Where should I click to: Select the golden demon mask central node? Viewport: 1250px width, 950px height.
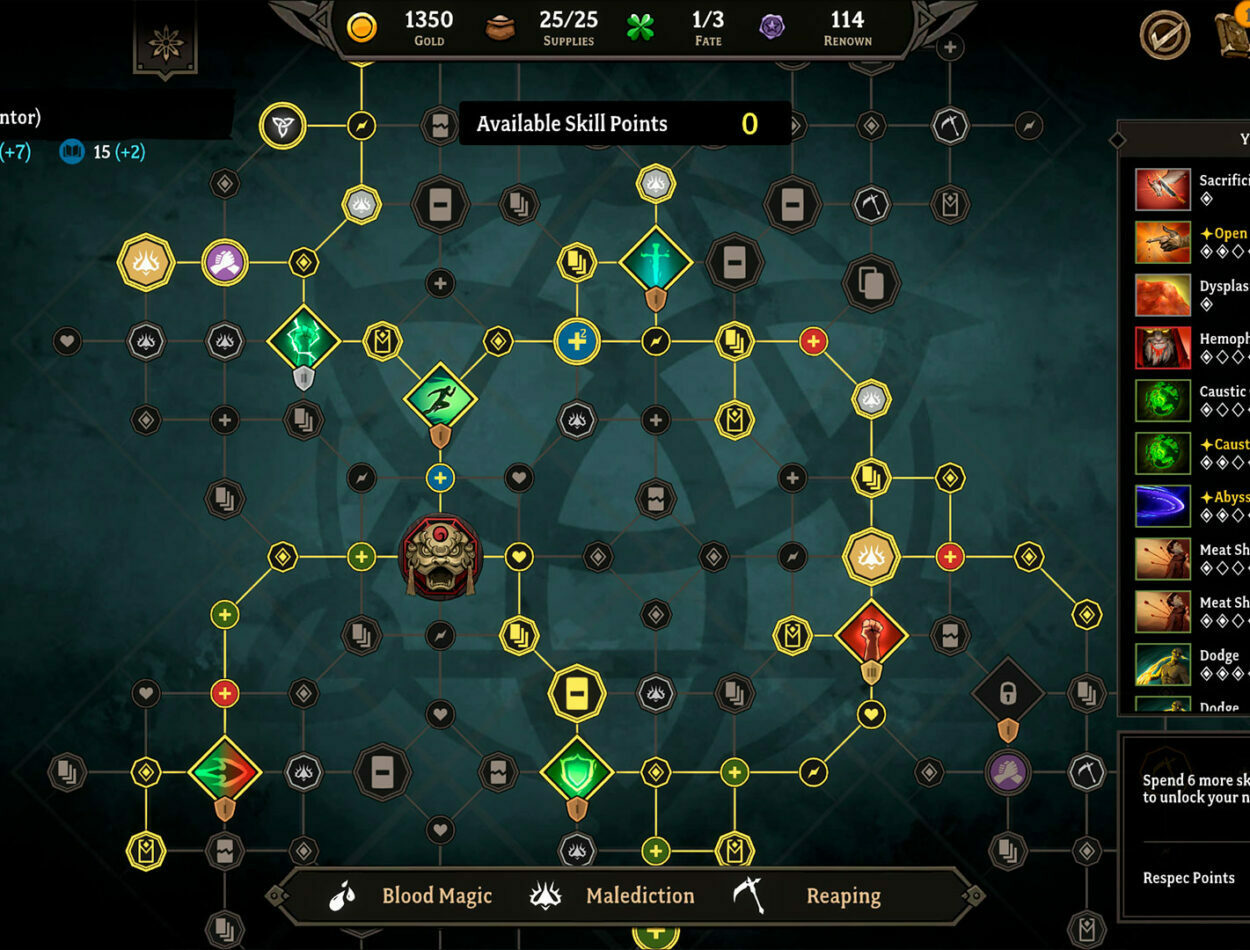pyautogui.click(x=441, y=557)
